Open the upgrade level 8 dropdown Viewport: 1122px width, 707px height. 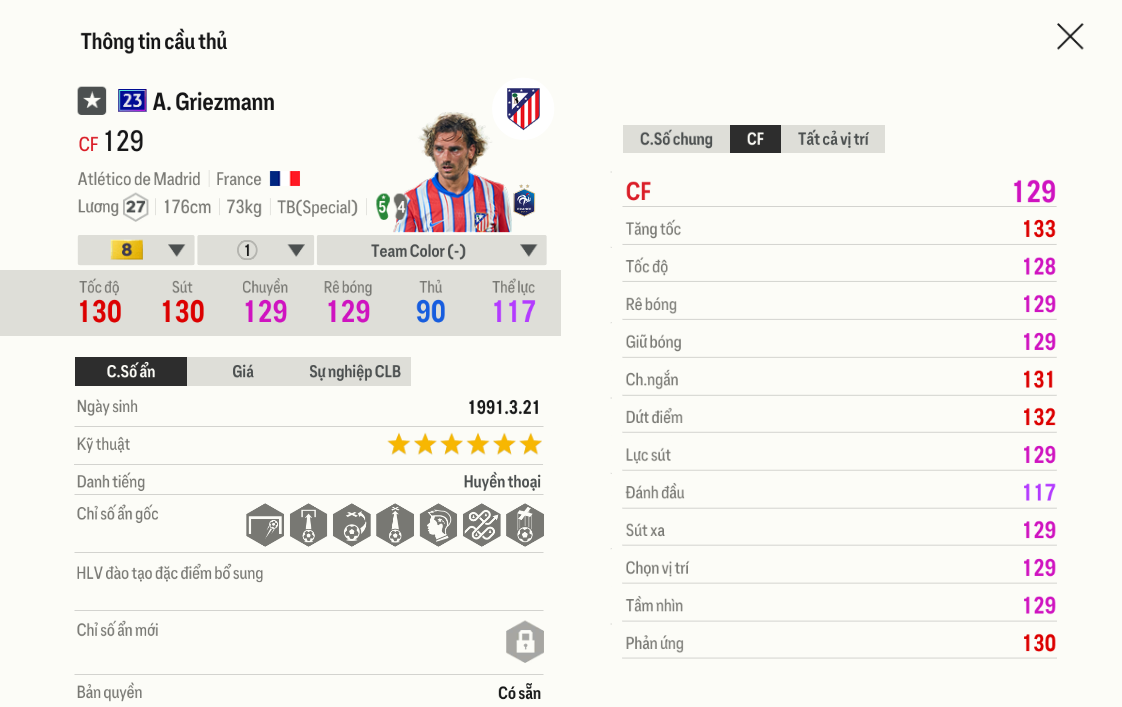point(136,250)
